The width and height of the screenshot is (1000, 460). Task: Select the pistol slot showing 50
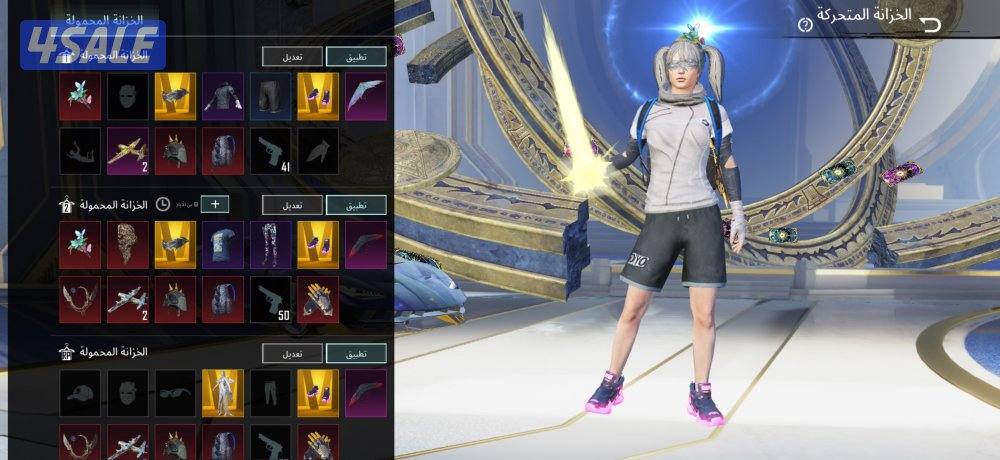(x=270, y=298)
